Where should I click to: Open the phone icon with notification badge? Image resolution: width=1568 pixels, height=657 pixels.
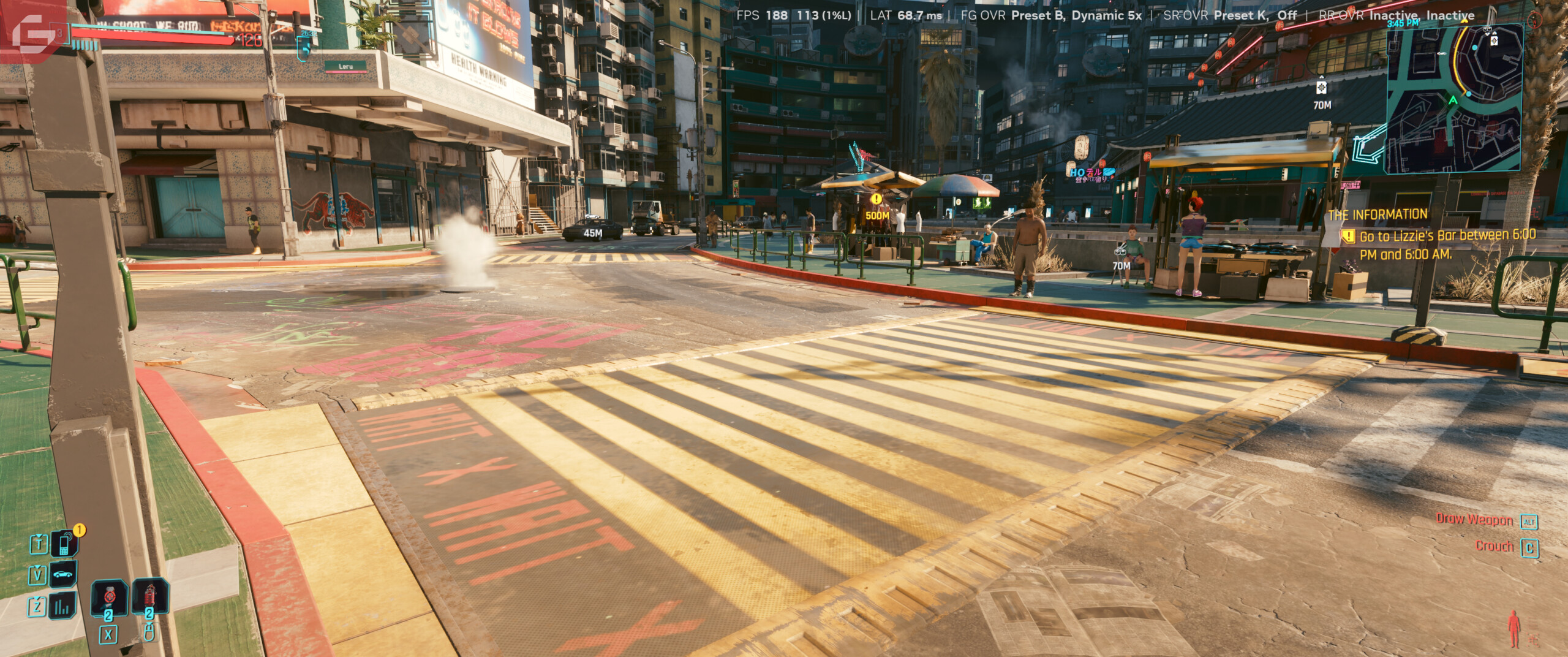(64, 544)
